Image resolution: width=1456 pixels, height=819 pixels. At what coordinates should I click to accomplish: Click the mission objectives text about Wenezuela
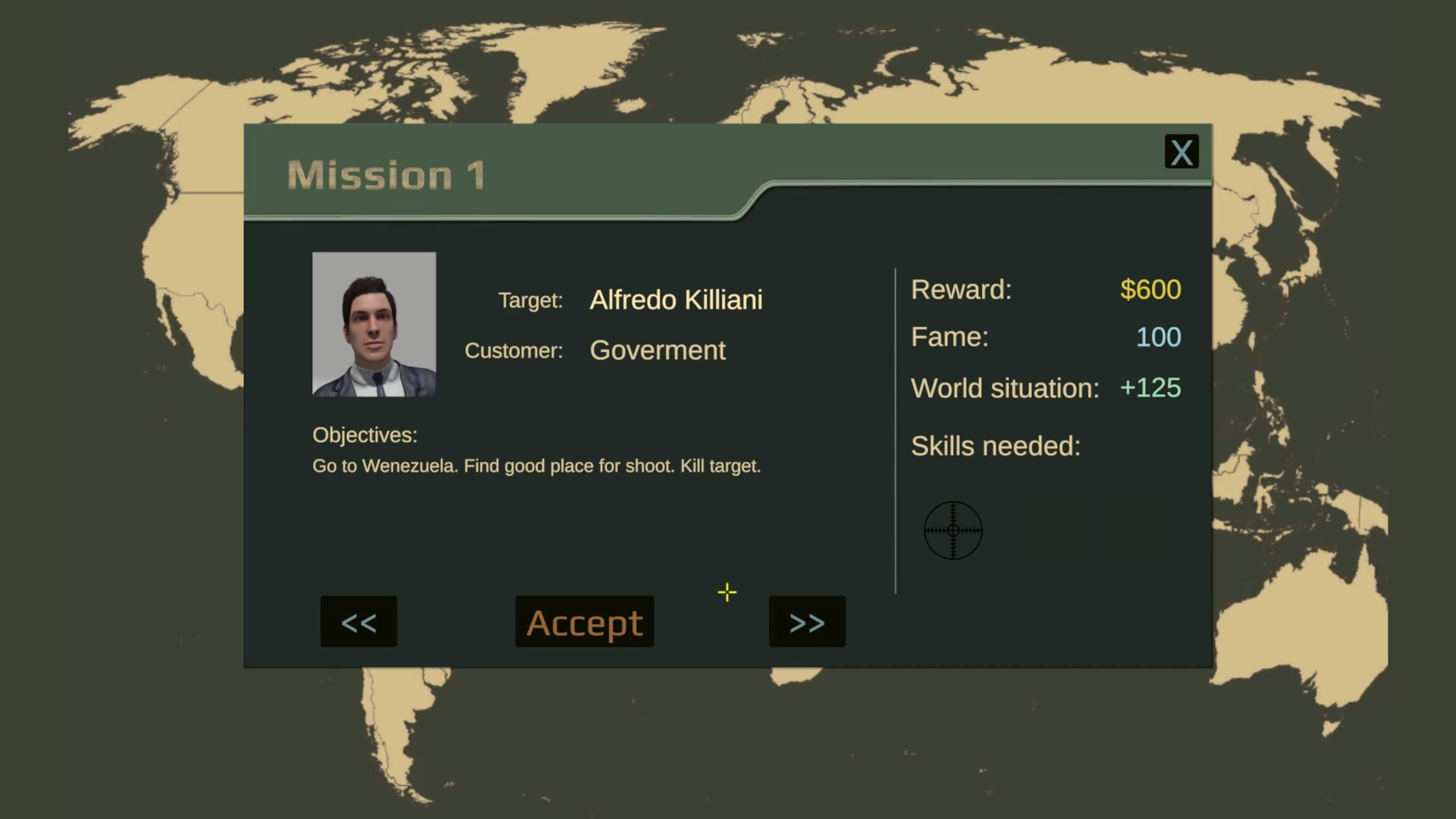536,466
